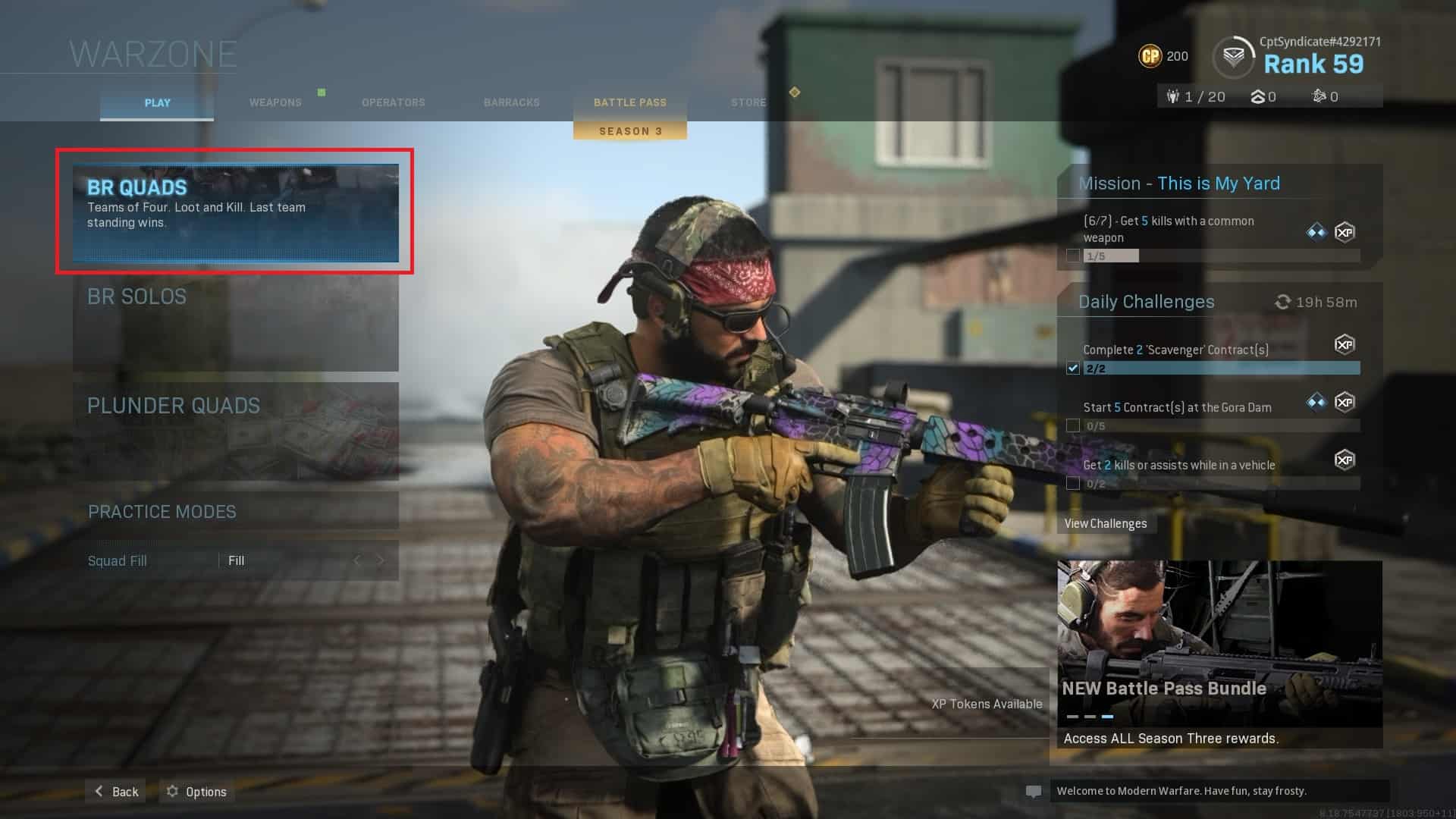
Task: Open the Battle Pass Season 3 tab
Action: [x=629, y=102]
